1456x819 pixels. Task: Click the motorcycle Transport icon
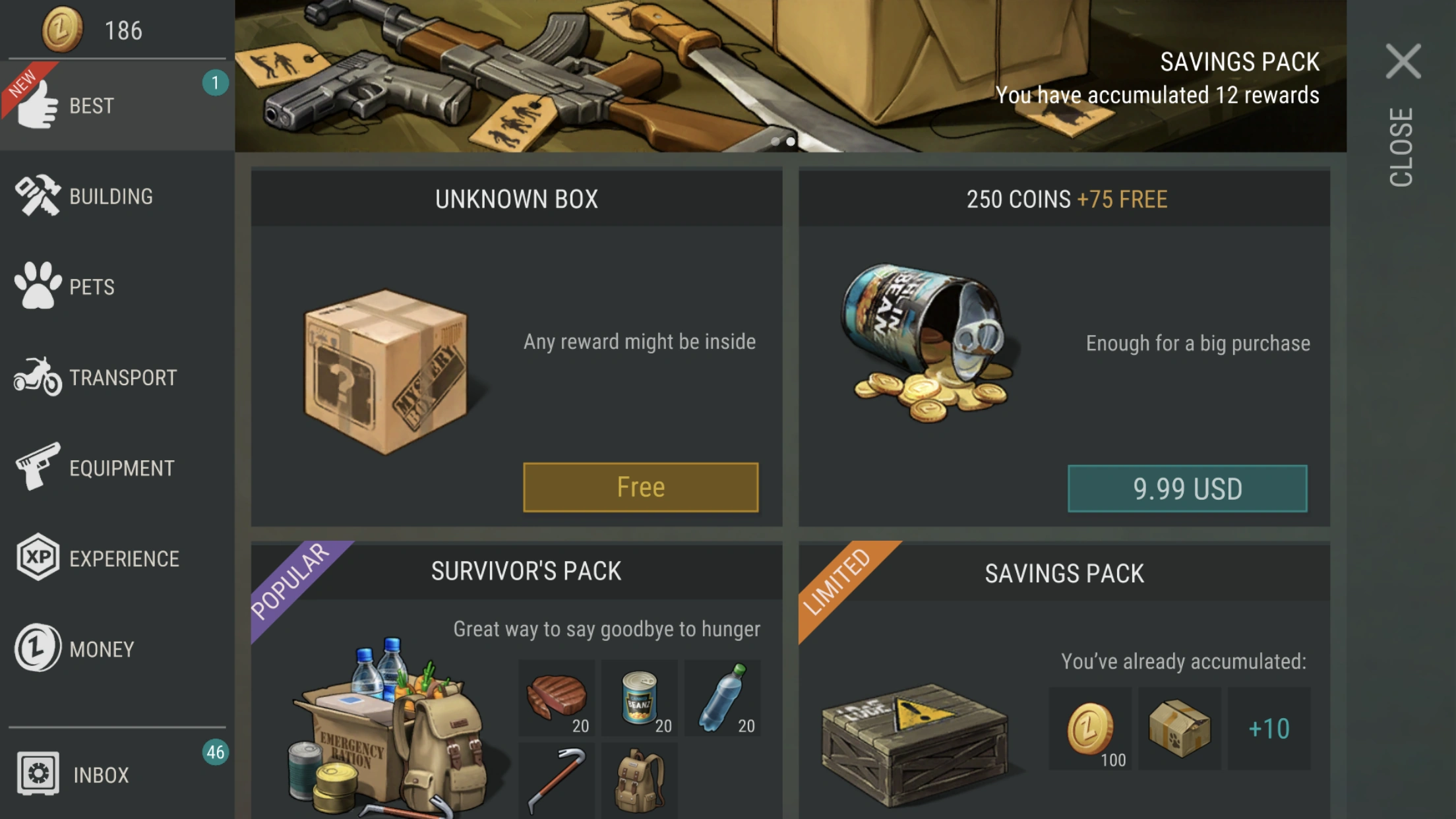[36, 377]
